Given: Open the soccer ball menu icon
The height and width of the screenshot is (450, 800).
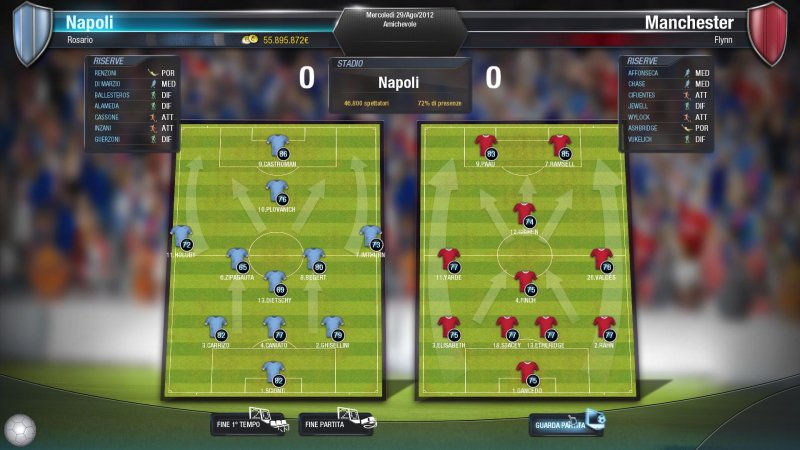Looking at the screenshot, I should pos(19,430).
